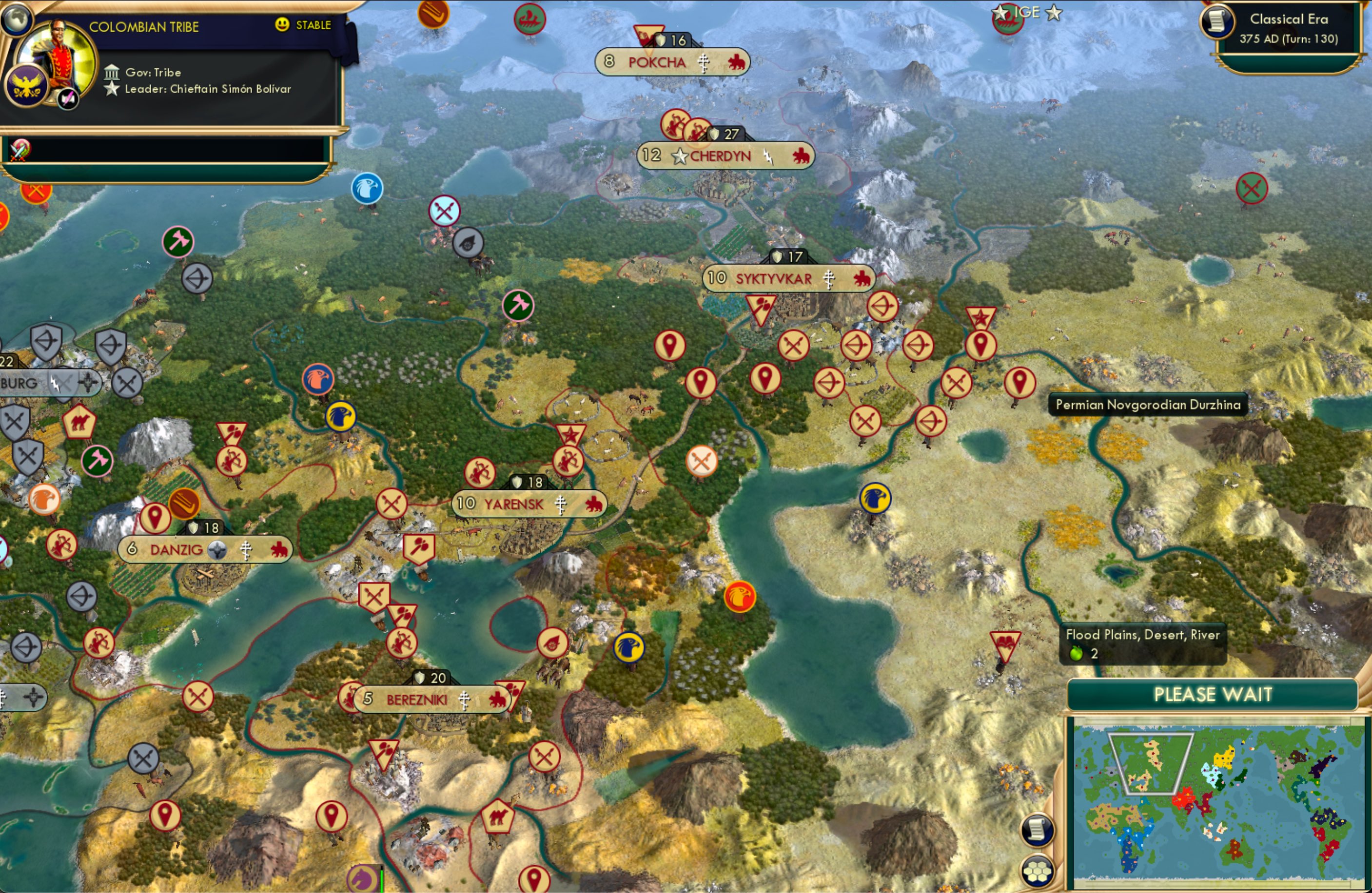Click the temple icon next to Gov: Tribe
Image resolution: width=1372 pixels, height=893 pixels.
point(112,72)
